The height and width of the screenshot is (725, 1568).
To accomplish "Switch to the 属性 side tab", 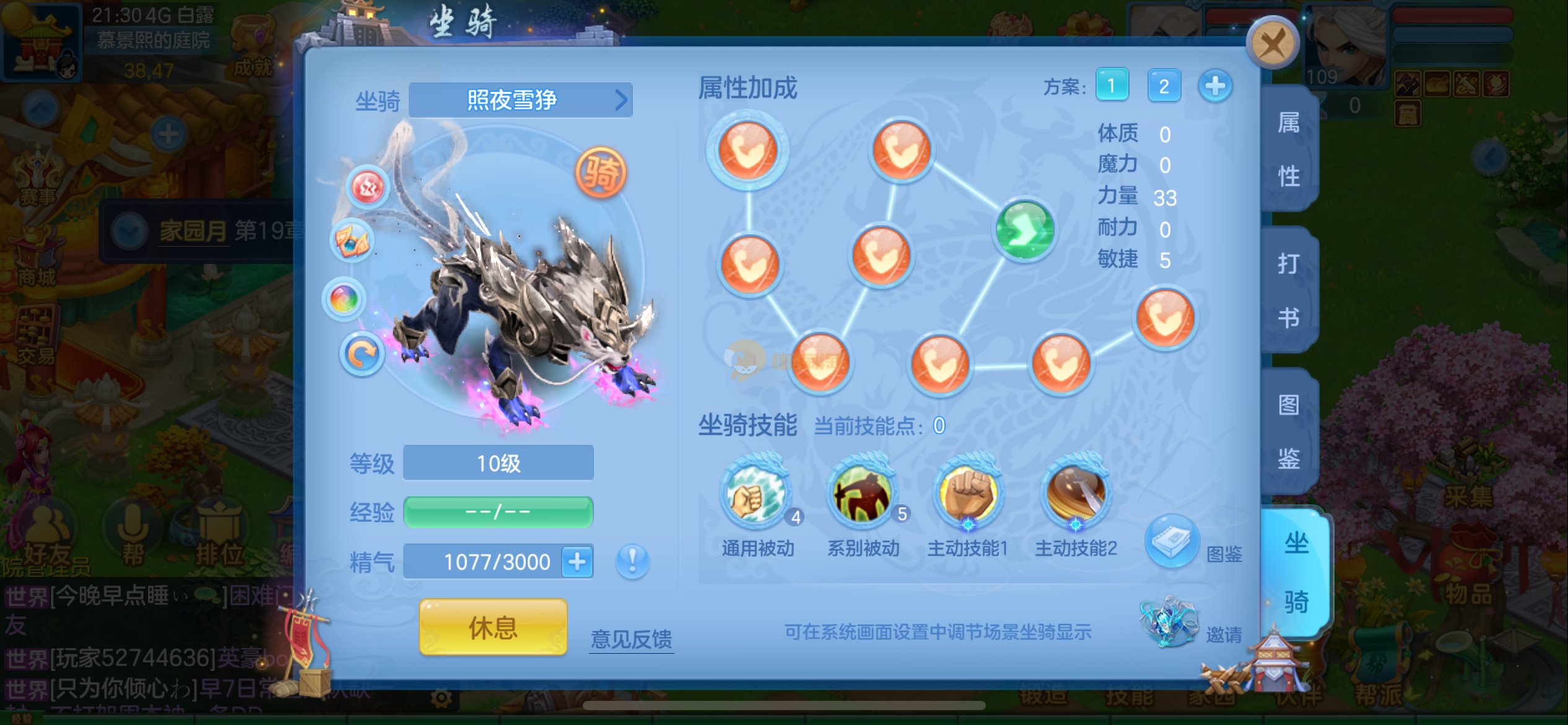I will [x=1289, y=149].
